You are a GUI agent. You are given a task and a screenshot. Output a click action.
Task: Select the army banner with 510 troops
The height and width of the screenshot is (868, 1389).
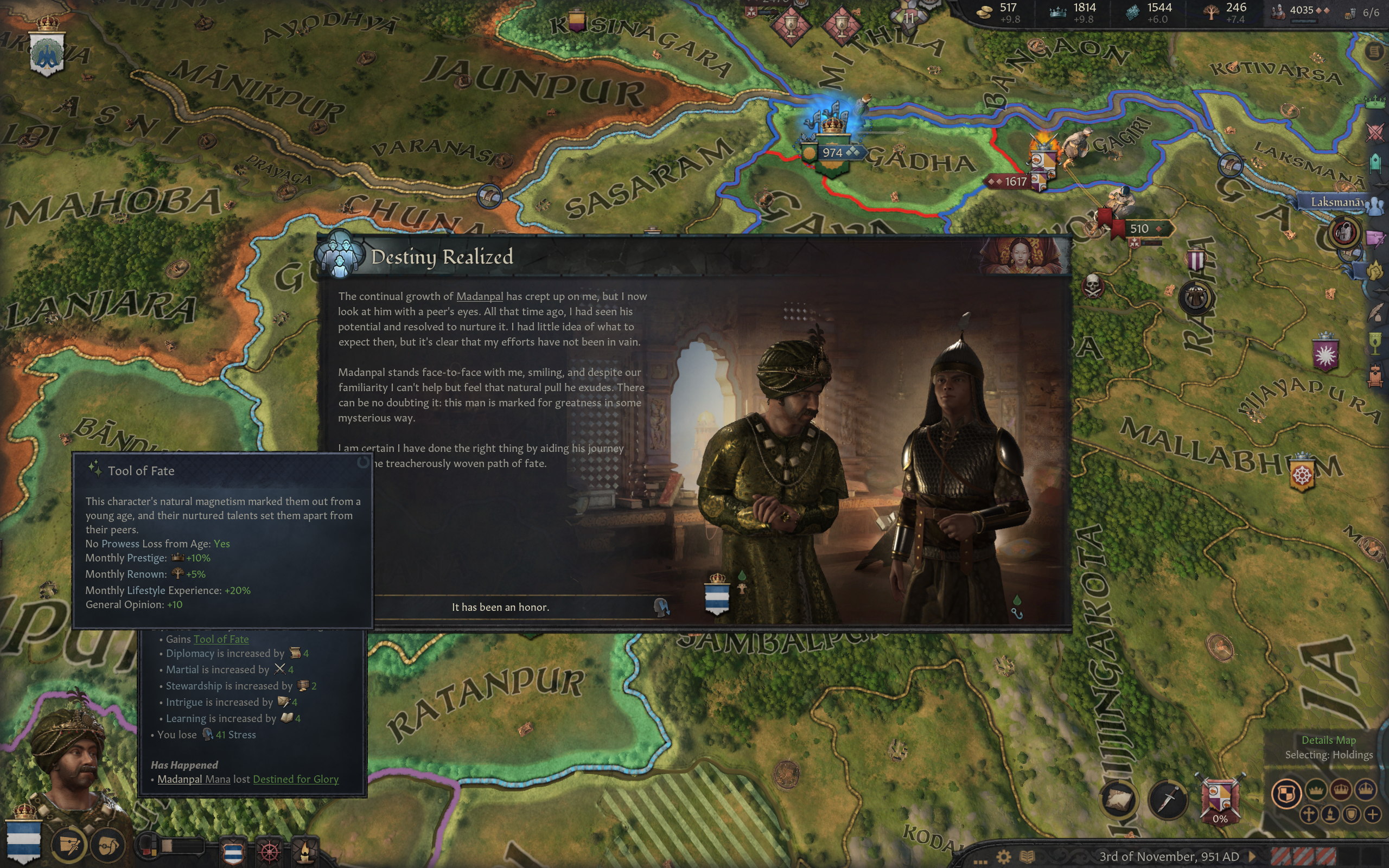pyautogui.click(x=1139, y=228)
